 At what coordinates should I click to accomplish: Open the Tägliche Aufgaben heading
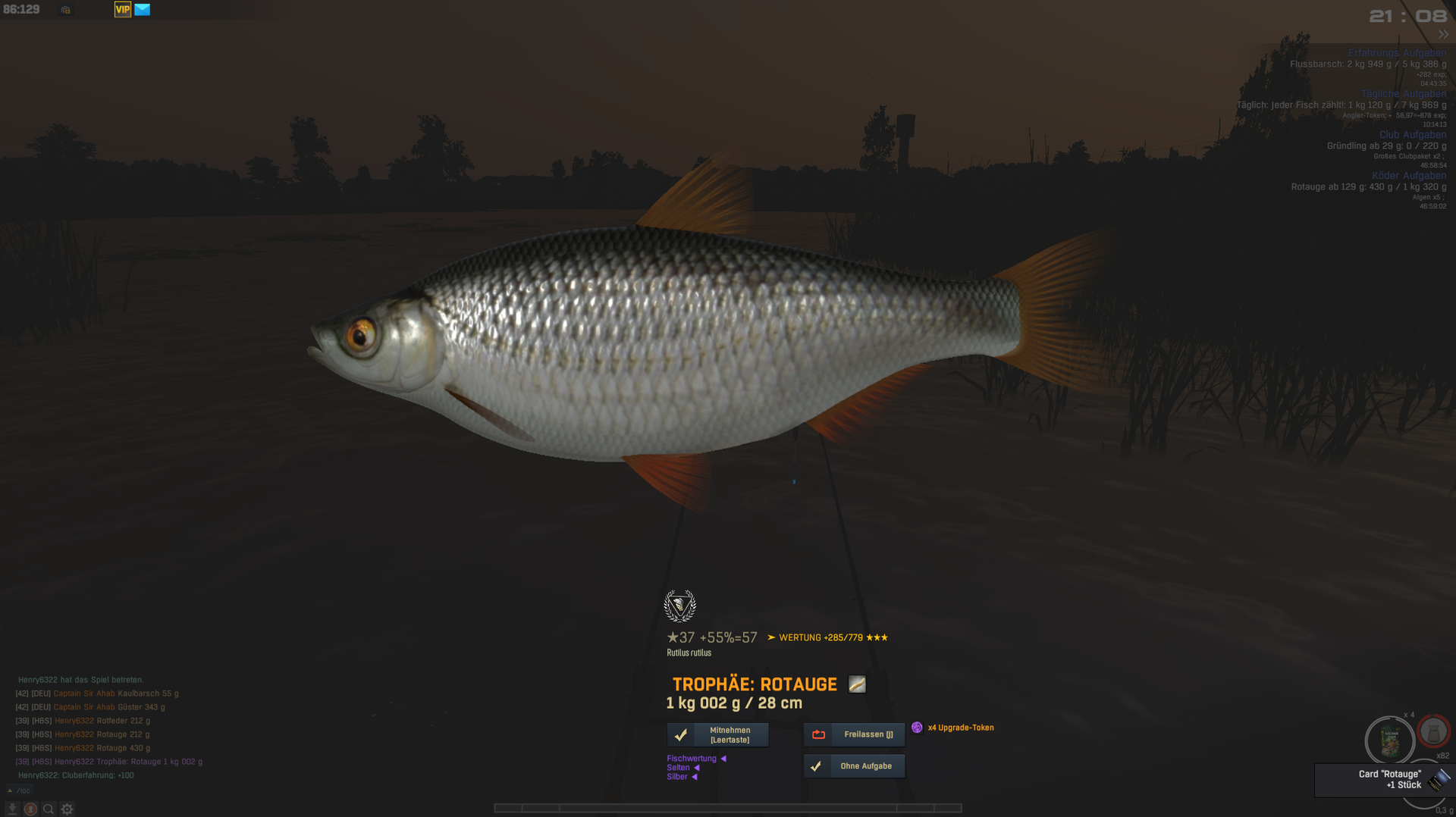pyautogui.click(x=1403, y=94)
